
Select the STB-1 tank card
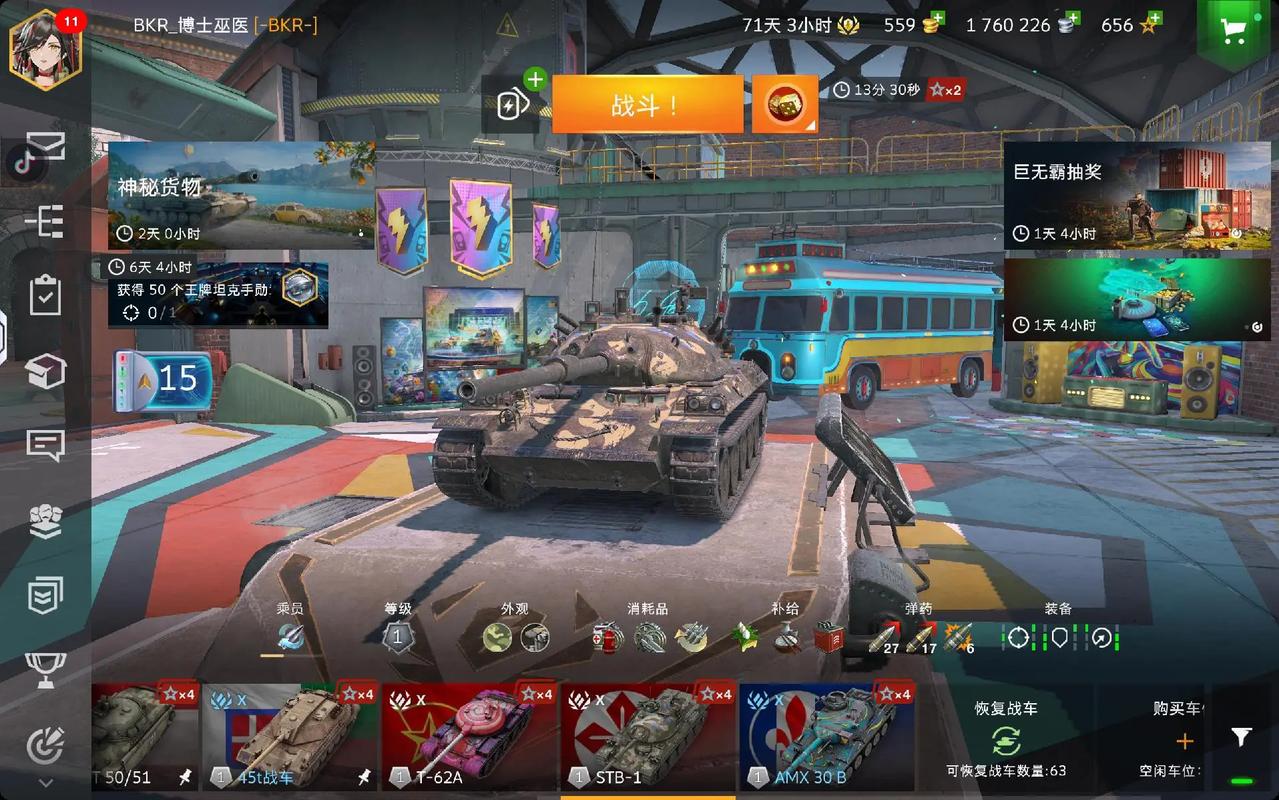[x=648, y=737]
